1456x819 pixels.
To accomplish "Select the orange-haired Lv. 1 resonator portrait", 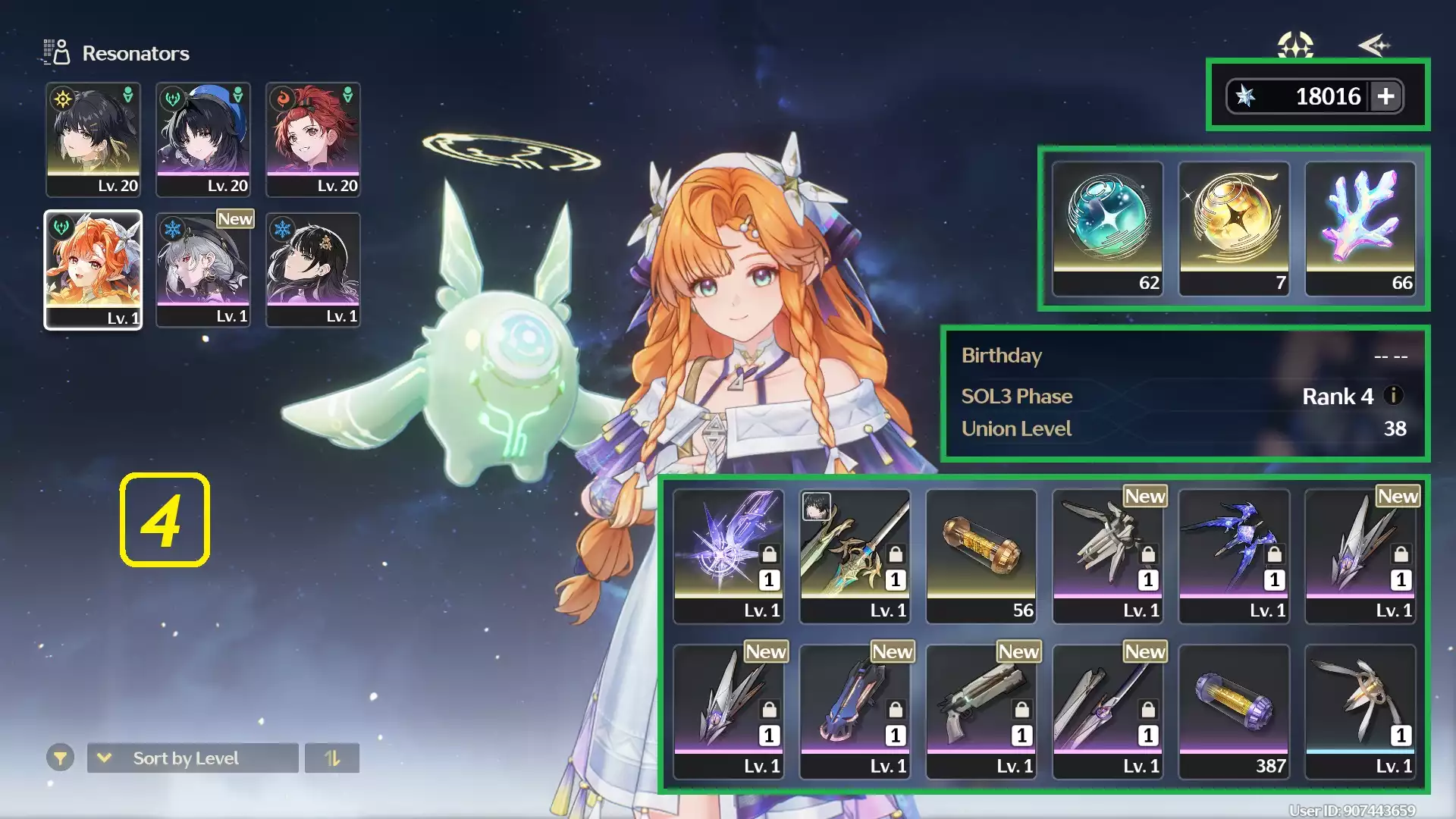I will [x=93, y=269].
